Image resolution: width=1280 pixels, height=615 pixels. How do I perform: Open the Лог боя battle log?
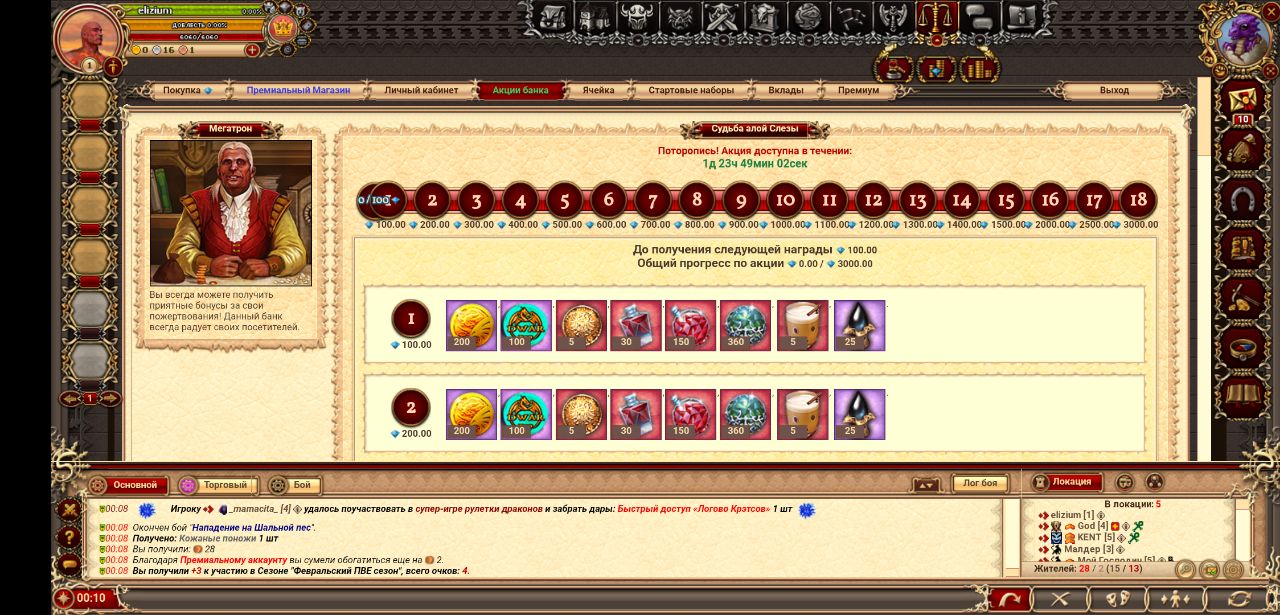tap(979, 484)
